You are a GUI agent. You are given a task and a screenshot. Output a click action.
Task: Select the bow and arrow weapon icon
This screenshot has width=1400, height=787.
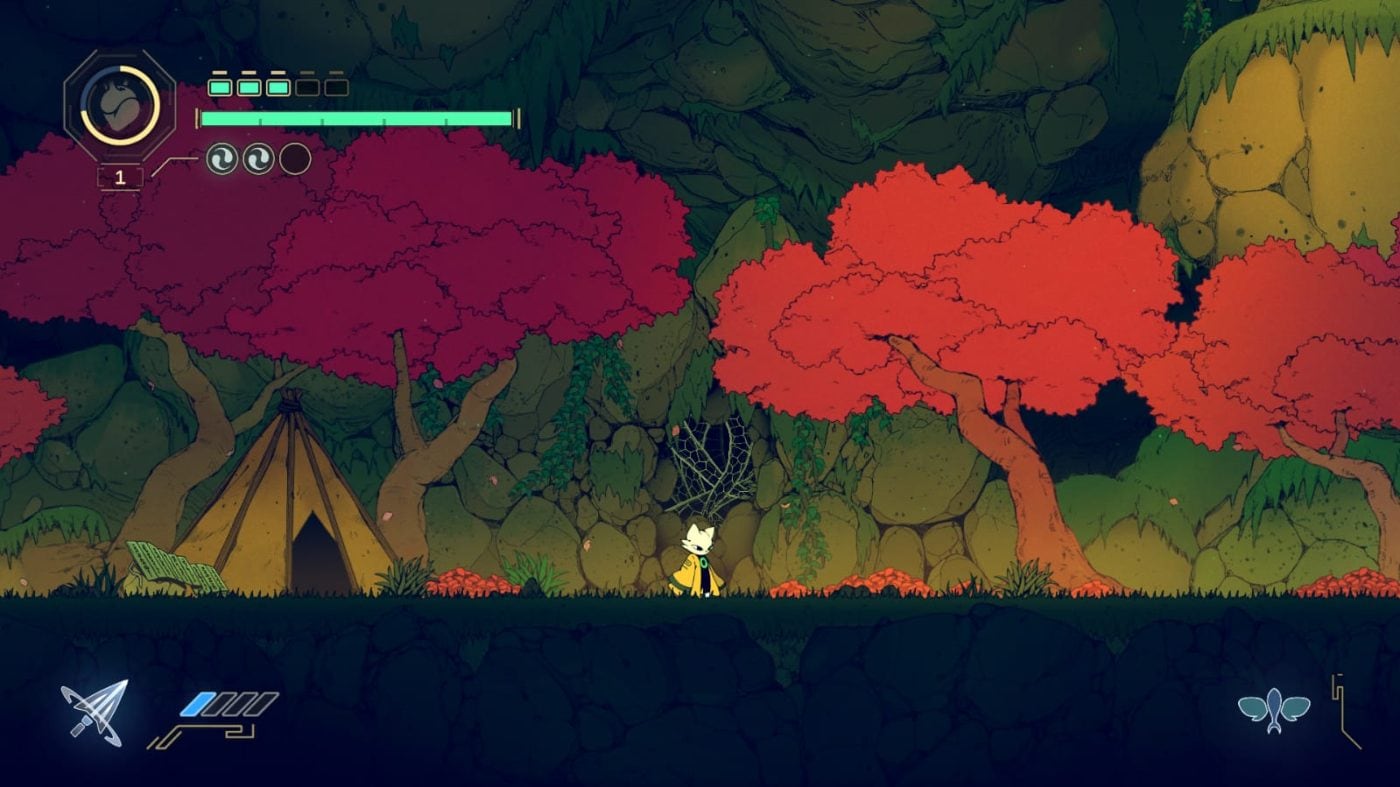pos(95,711)
